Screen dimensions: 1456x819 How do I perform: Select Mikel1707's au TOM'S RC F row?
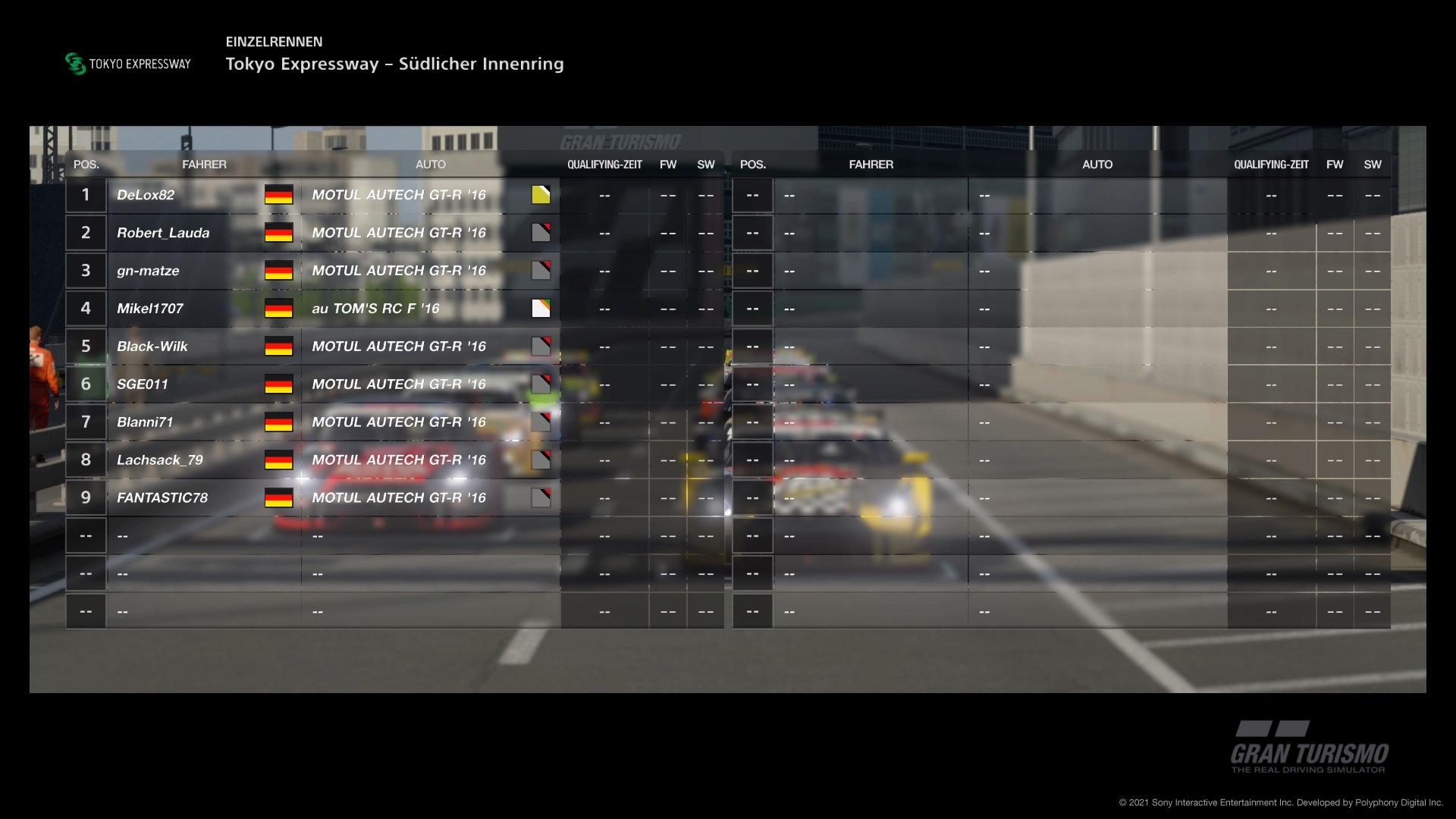(x=150, y=309)
